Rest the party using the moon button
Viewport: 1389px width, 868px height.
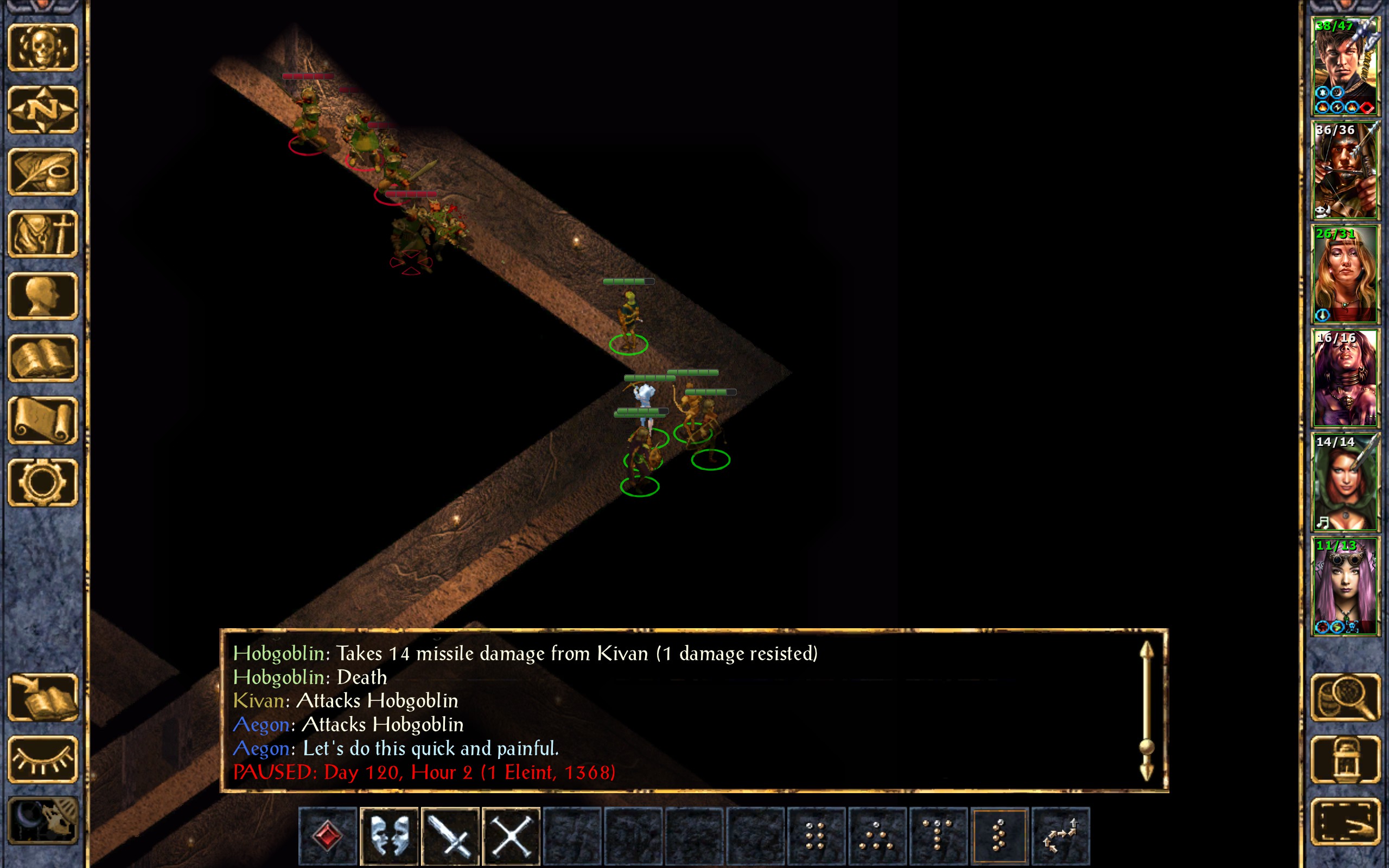point(43,821)
